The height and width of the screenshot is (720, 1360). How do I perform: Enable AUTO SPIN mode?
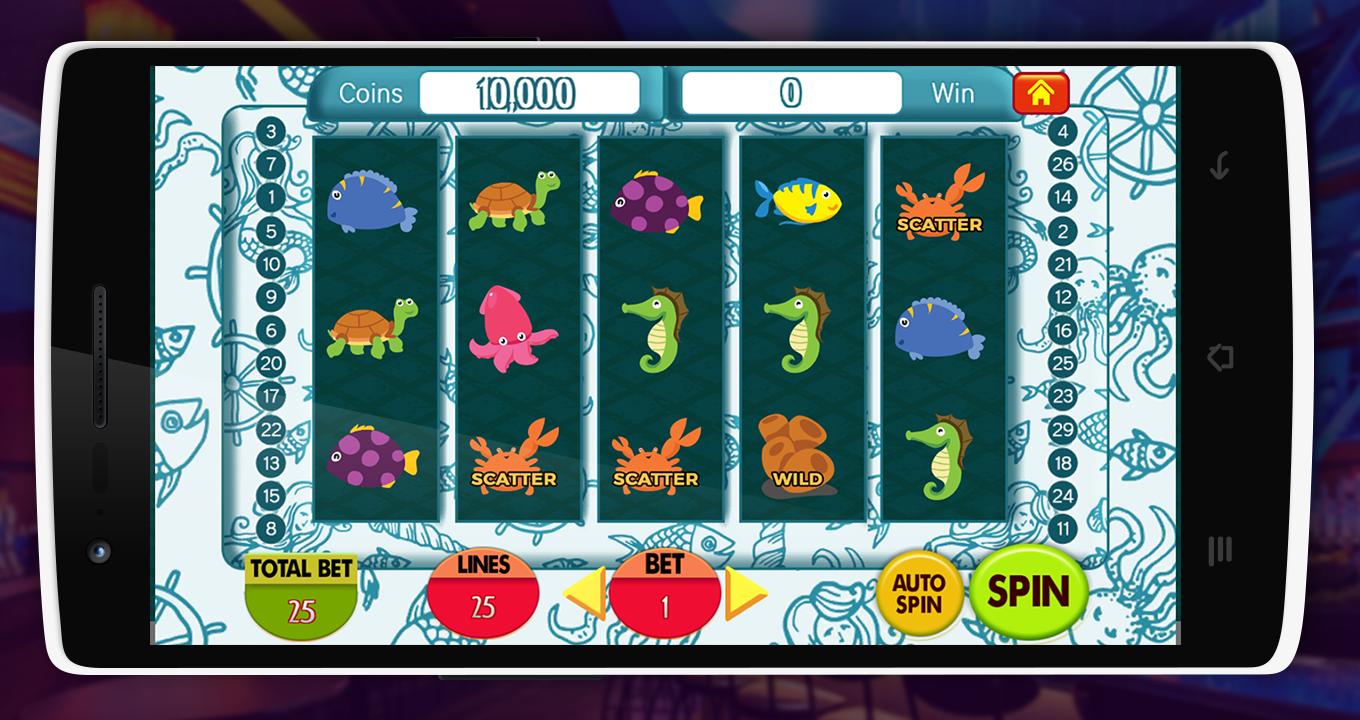[x=922, y=592]
